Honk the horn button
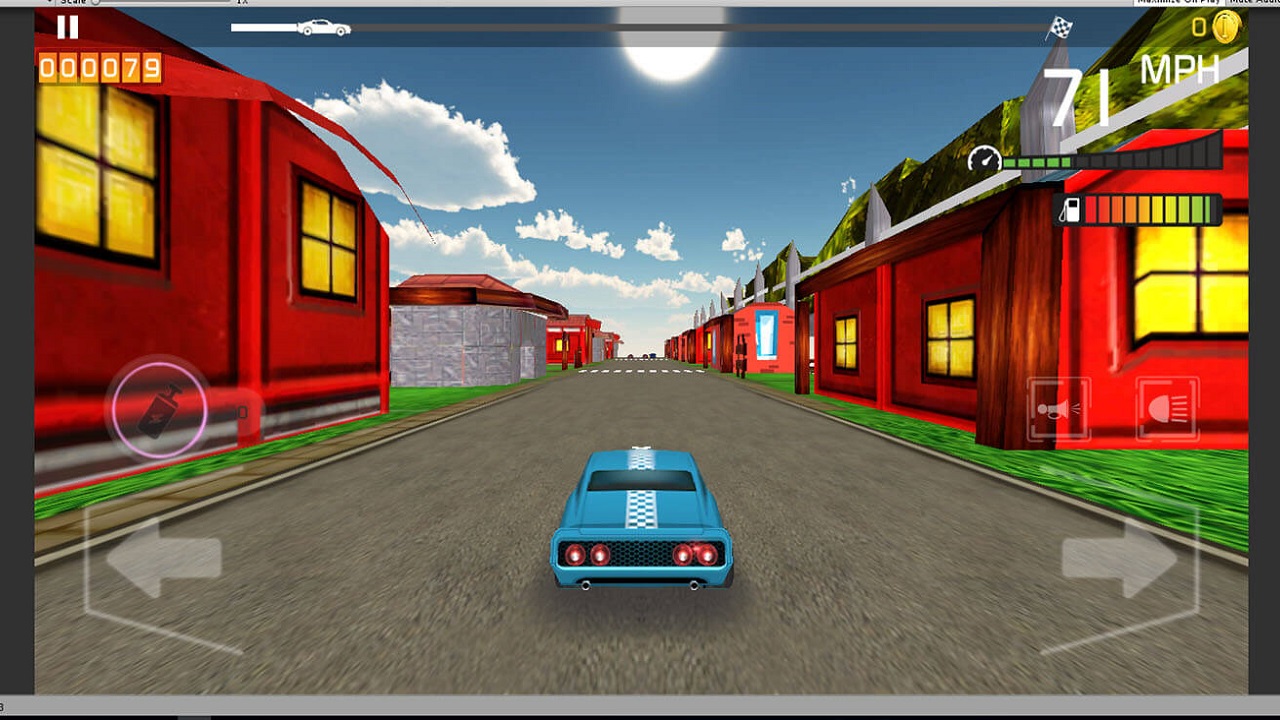The height and width of the screenshot is (720, 1280). (1059, 405)
